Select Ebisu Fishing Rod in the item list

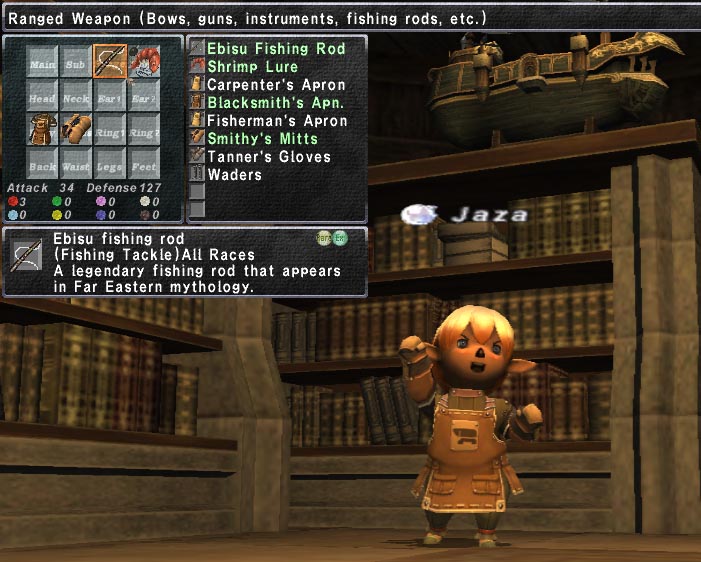(x=275, y=49)
